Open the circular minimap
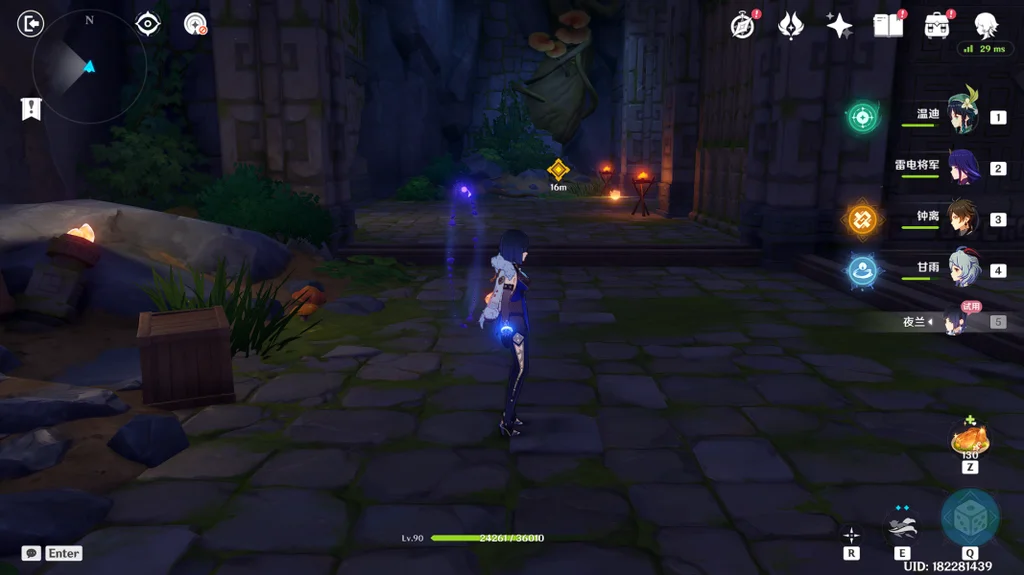 (89, 67)
